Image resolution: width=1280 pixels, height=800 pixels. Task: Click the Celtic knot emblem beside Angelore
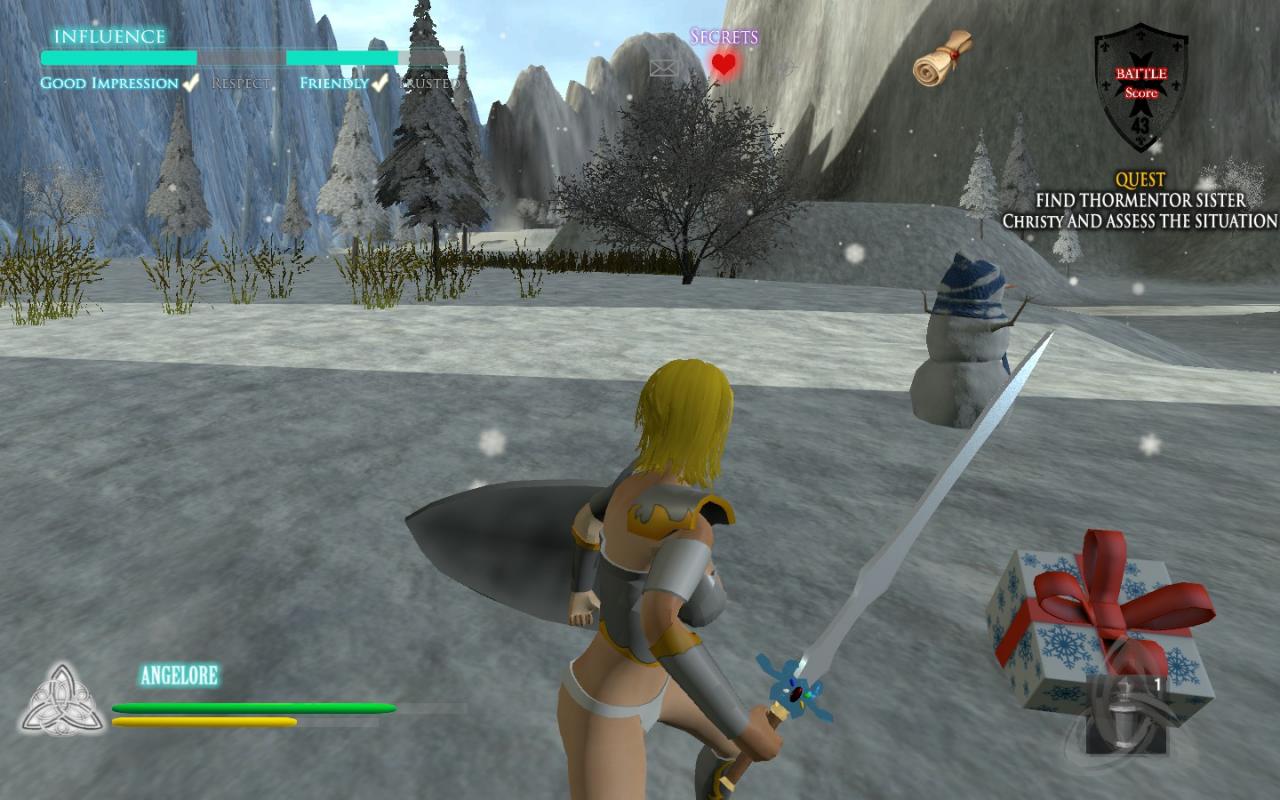pyautogui.click(x=63, y=699)
